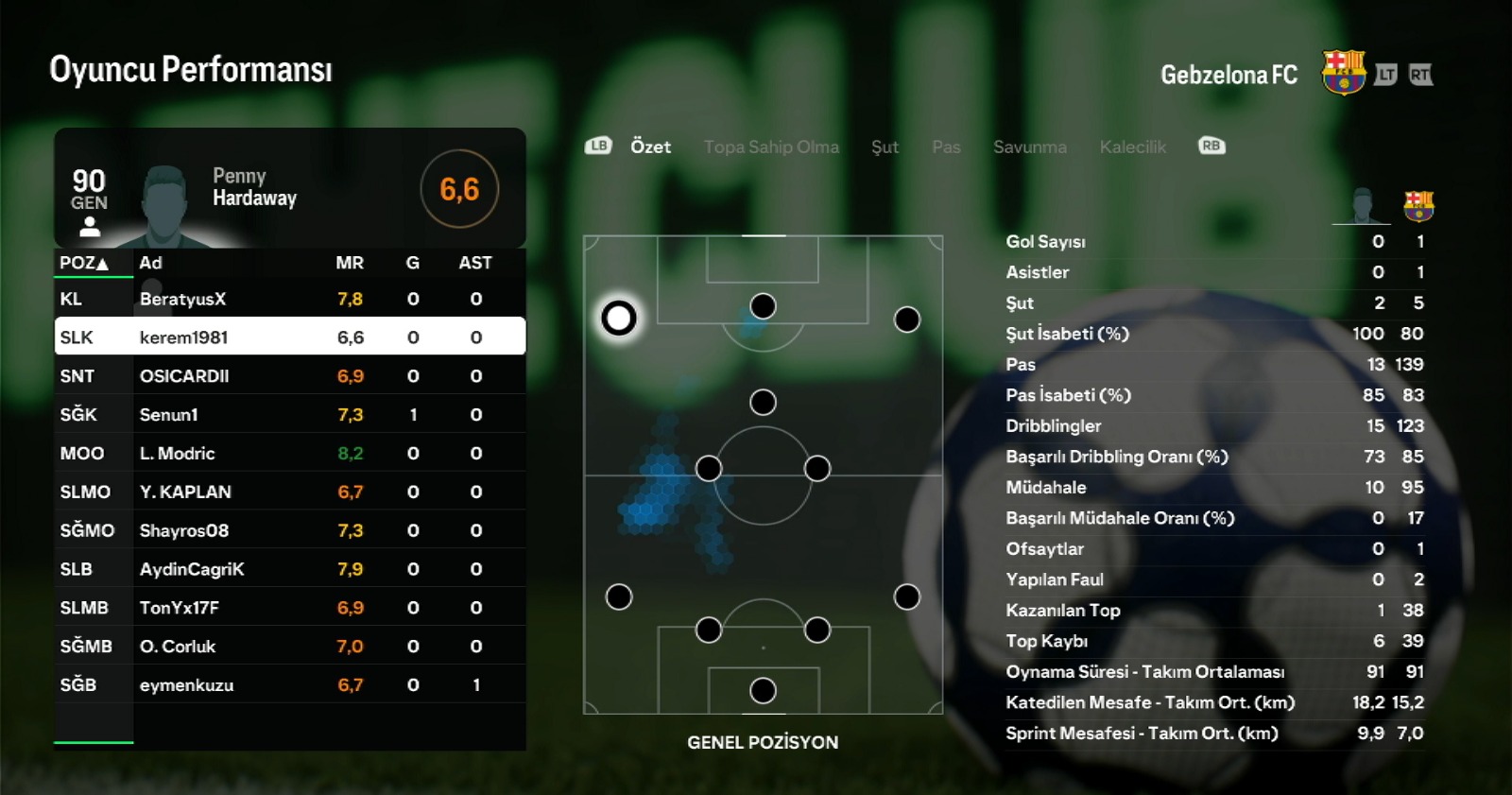
Task: Click the Gebzelona FC team crest
Action: 1343,73
